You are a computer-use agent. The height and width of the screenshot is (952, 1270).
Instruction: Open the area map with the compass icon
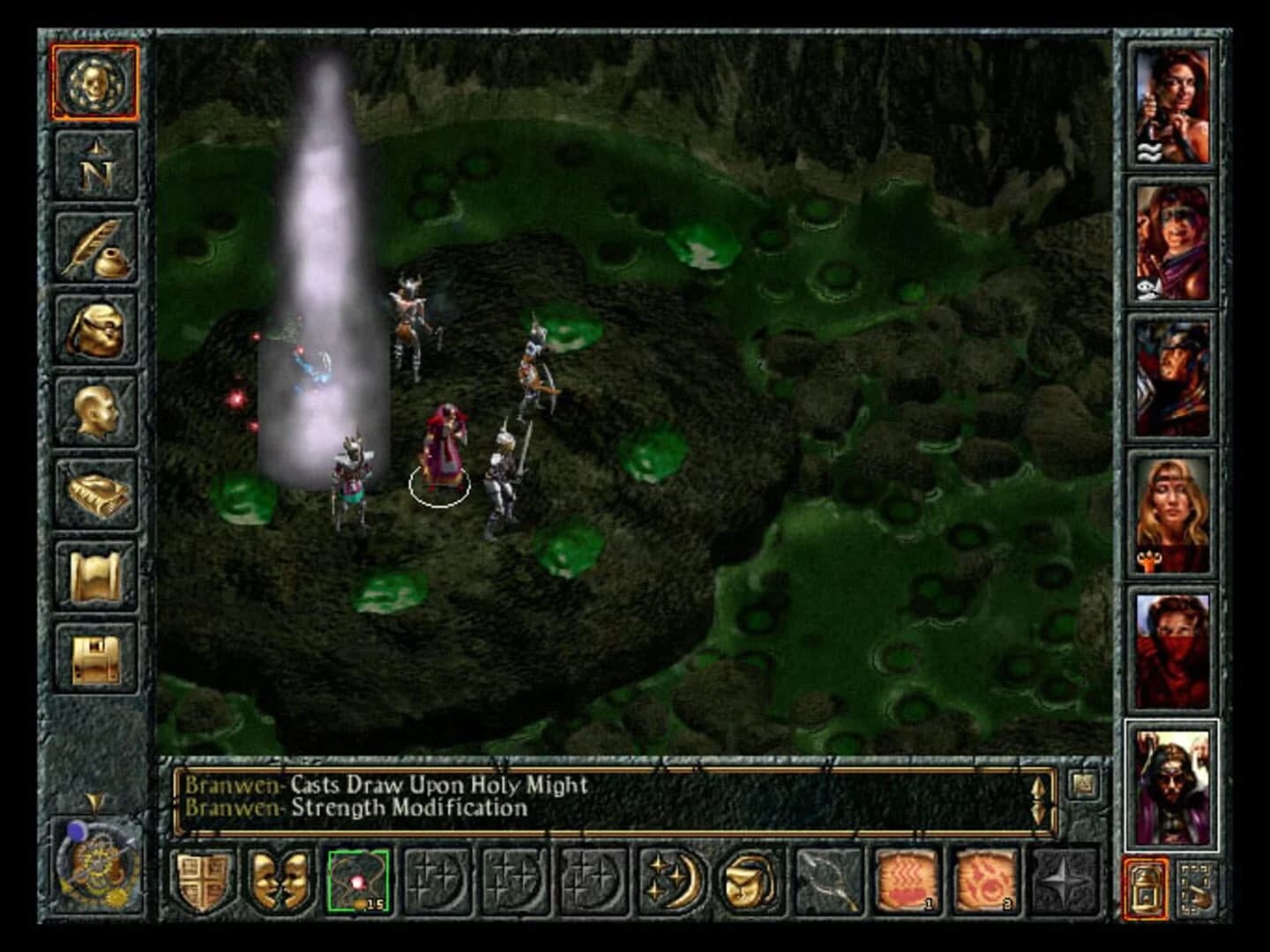97,167
